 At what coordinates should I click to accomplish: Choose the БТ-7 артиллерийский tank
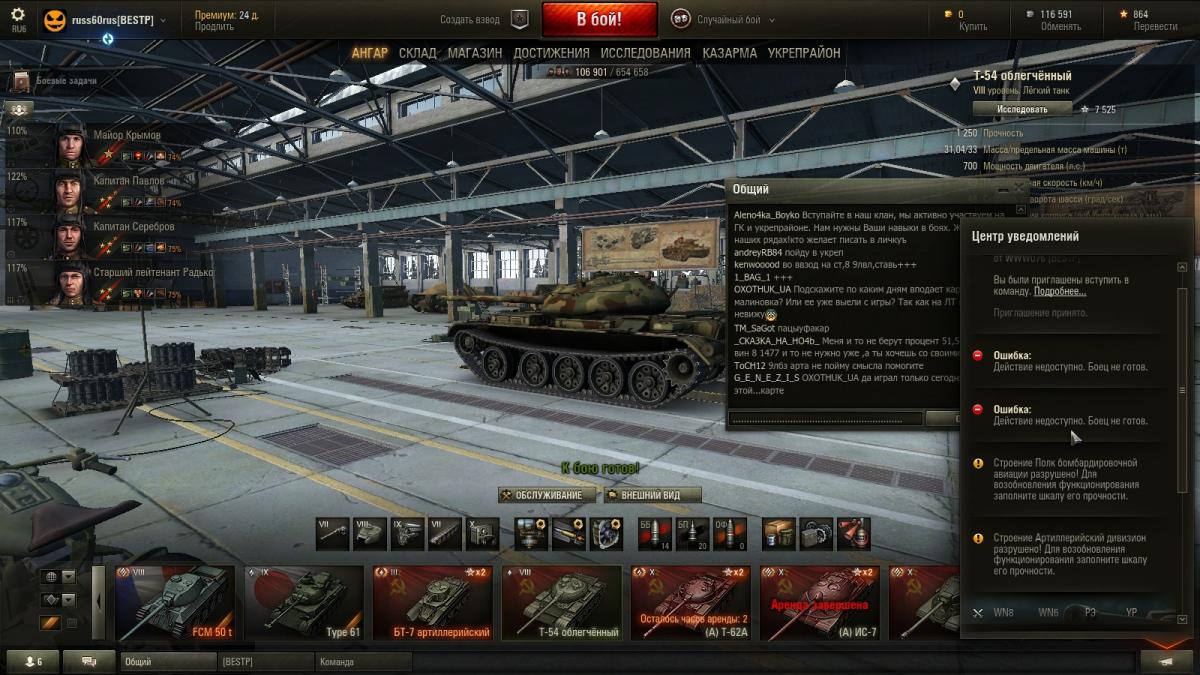(432, 602)
